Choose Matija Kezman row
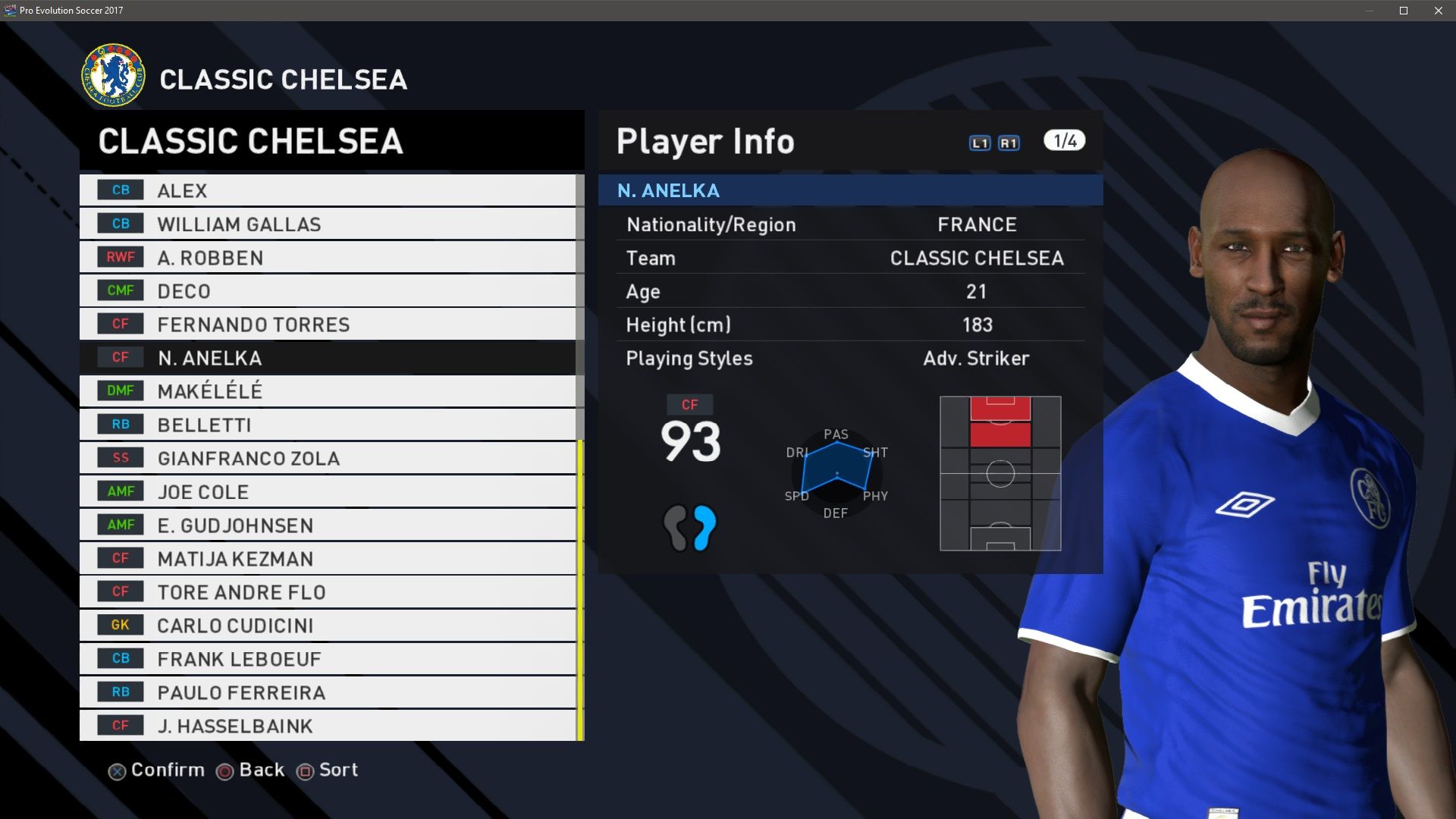 click(x=328, y=558)
